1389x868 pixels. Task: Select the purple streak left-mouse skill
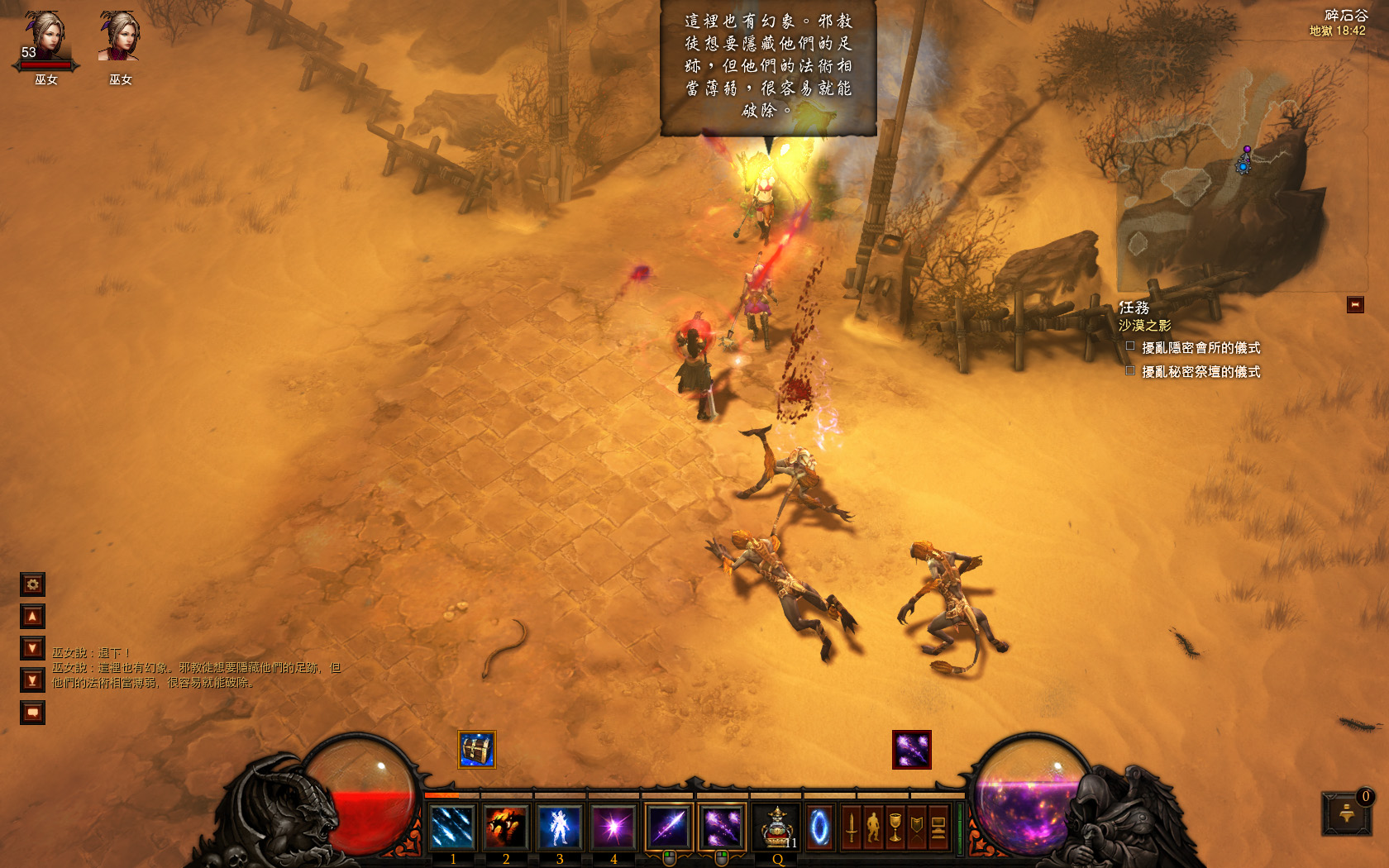(x=669, y=827)
